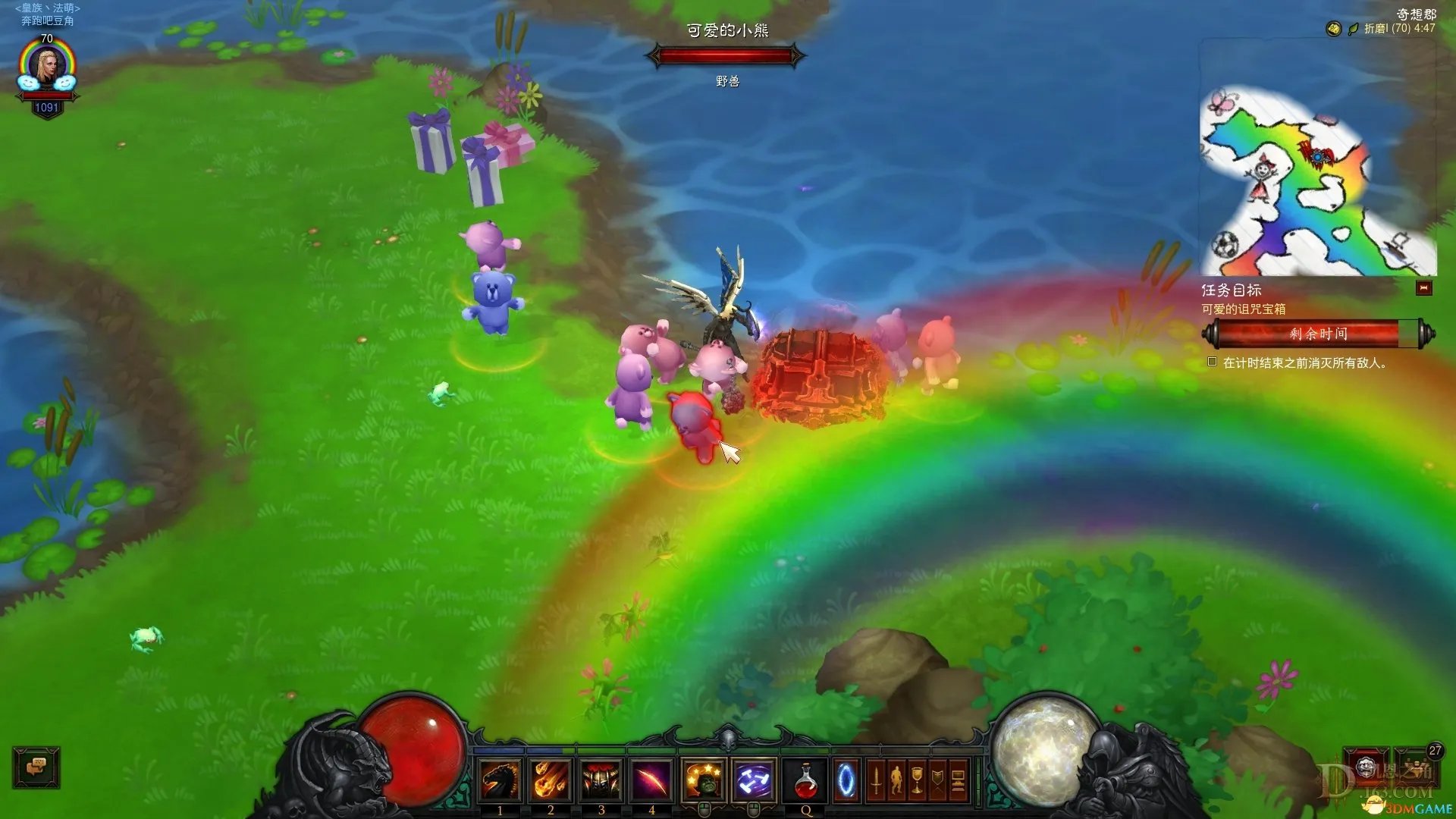Drink the red health potion
This screenshot has height=819, width=1456.
[x=805, y=780]
